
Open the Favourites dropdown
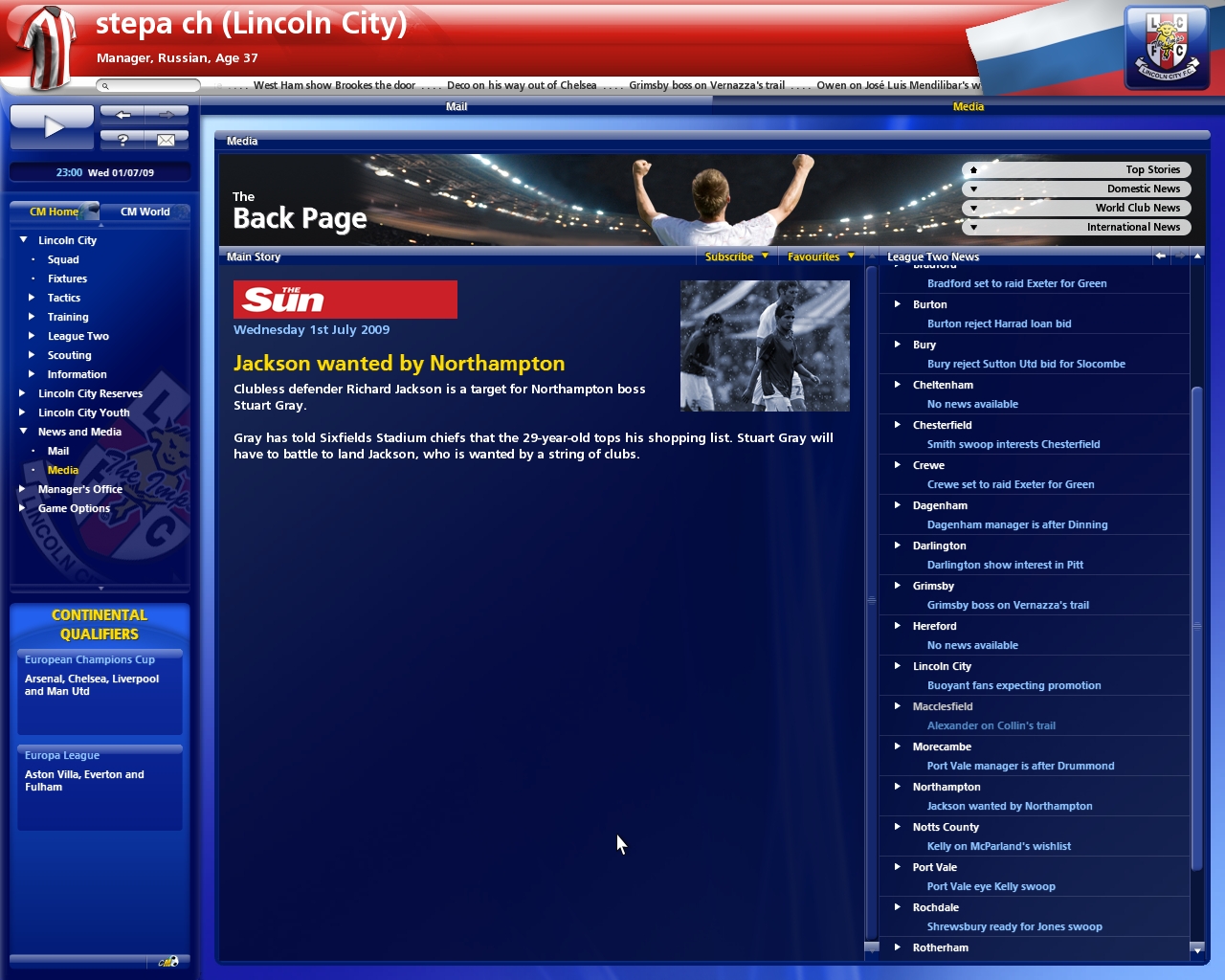tap(819, 256)
